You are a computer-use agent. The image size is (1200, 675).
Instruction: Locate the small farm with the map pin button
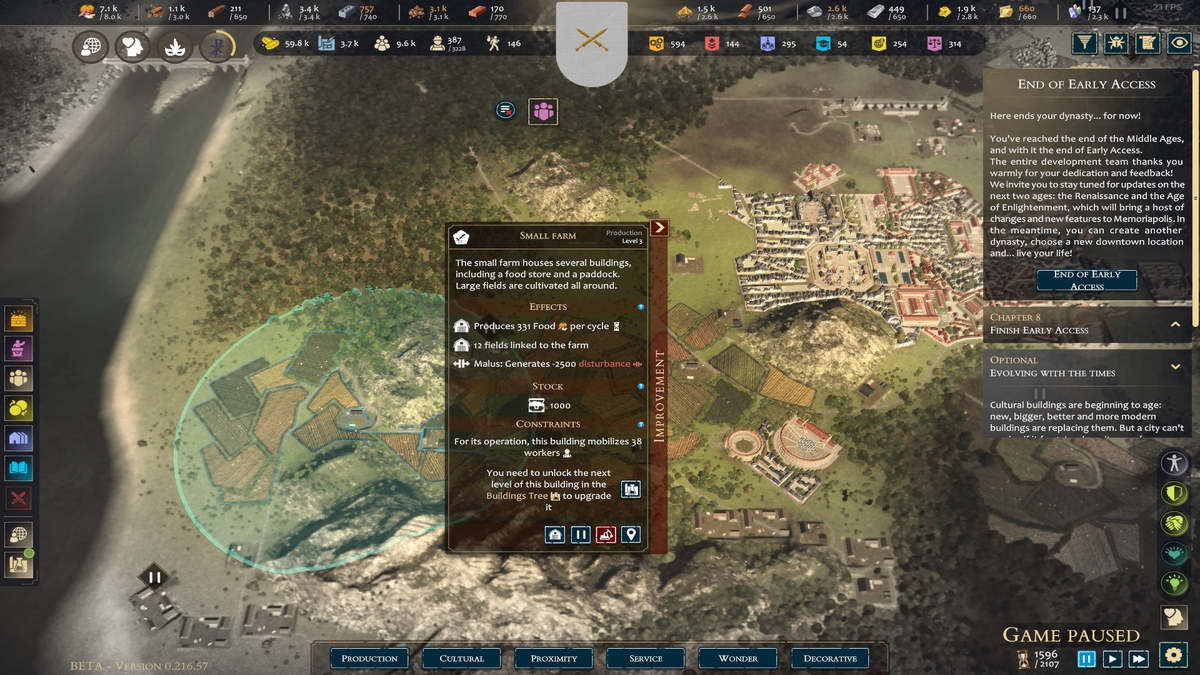[x=630, y=535]
